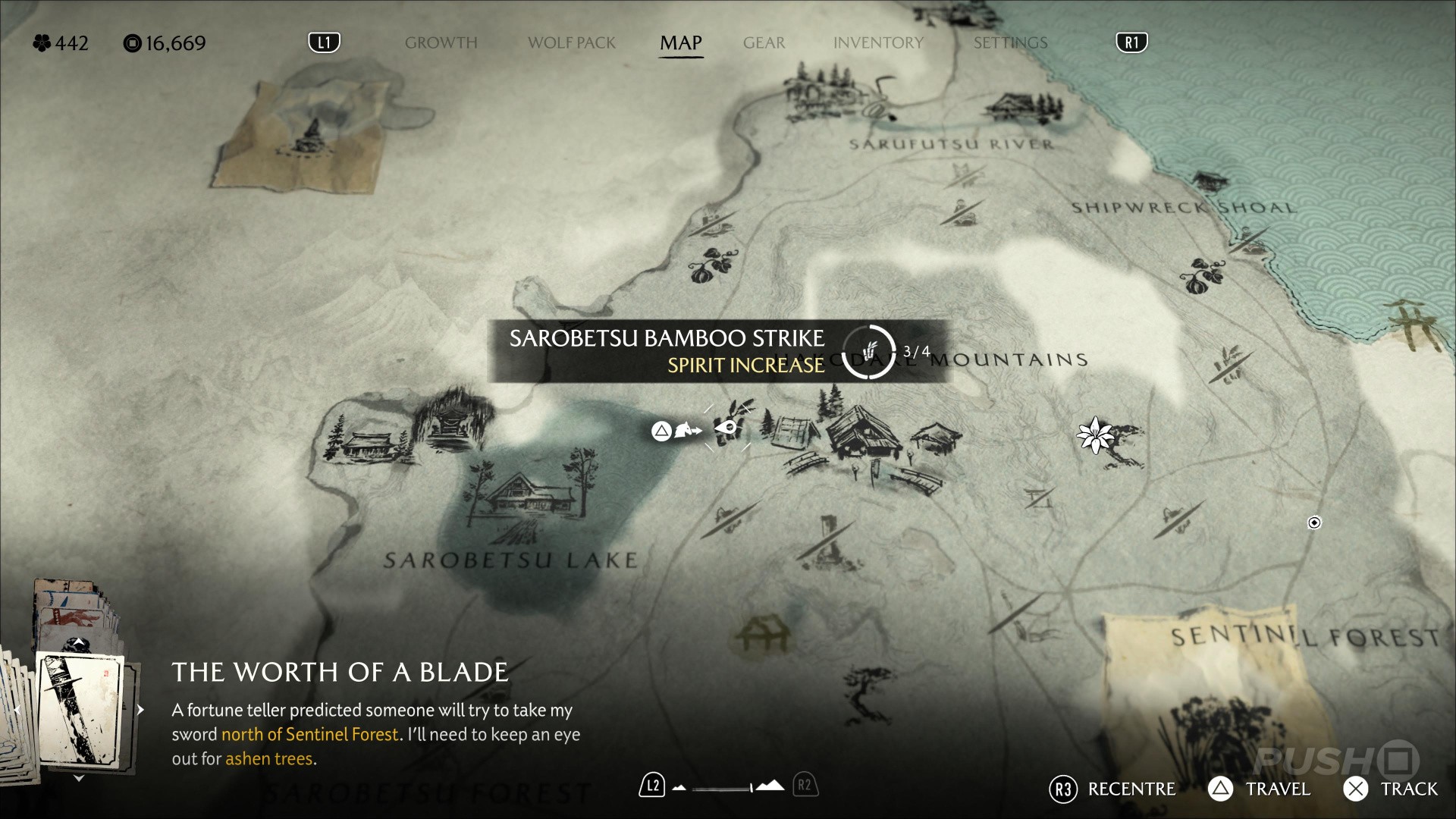Image resolution: width=1456 pixels, height=819 pixels.
Task: Open the Wolf Pack tab
Action: [x=572, y=42]
